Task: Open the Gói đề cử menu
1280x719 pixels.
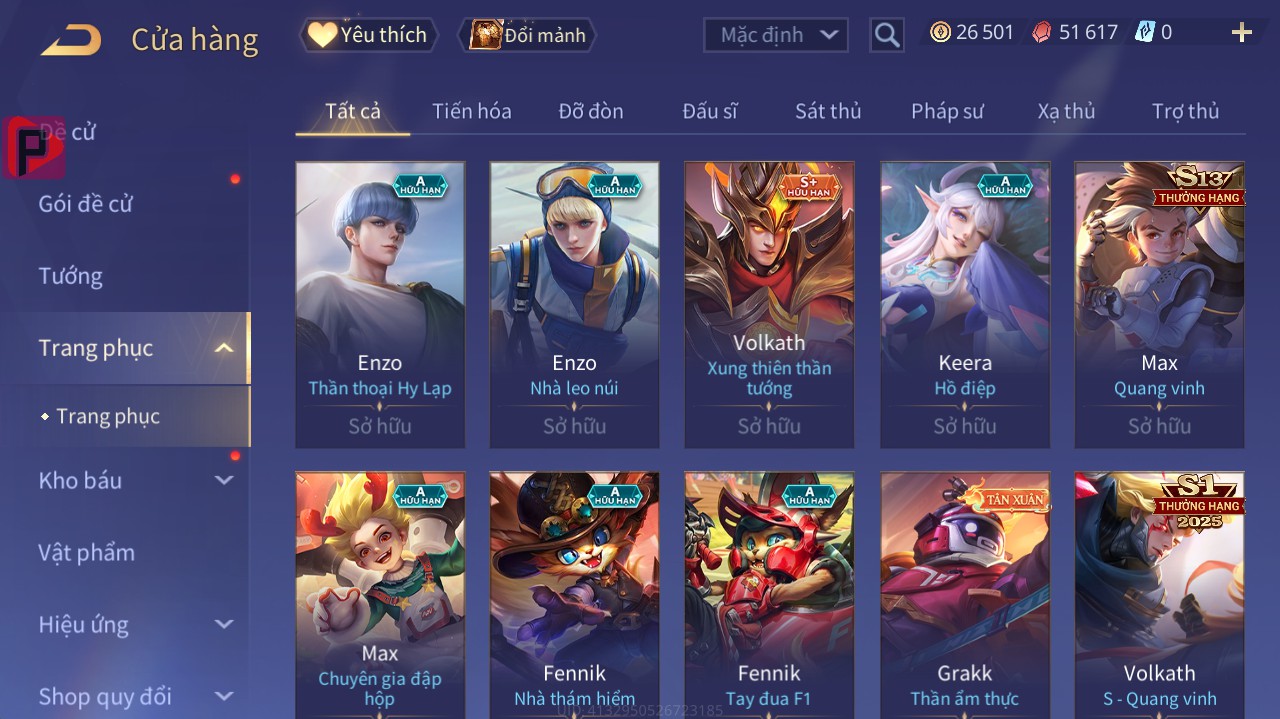Action: [86, 204]
